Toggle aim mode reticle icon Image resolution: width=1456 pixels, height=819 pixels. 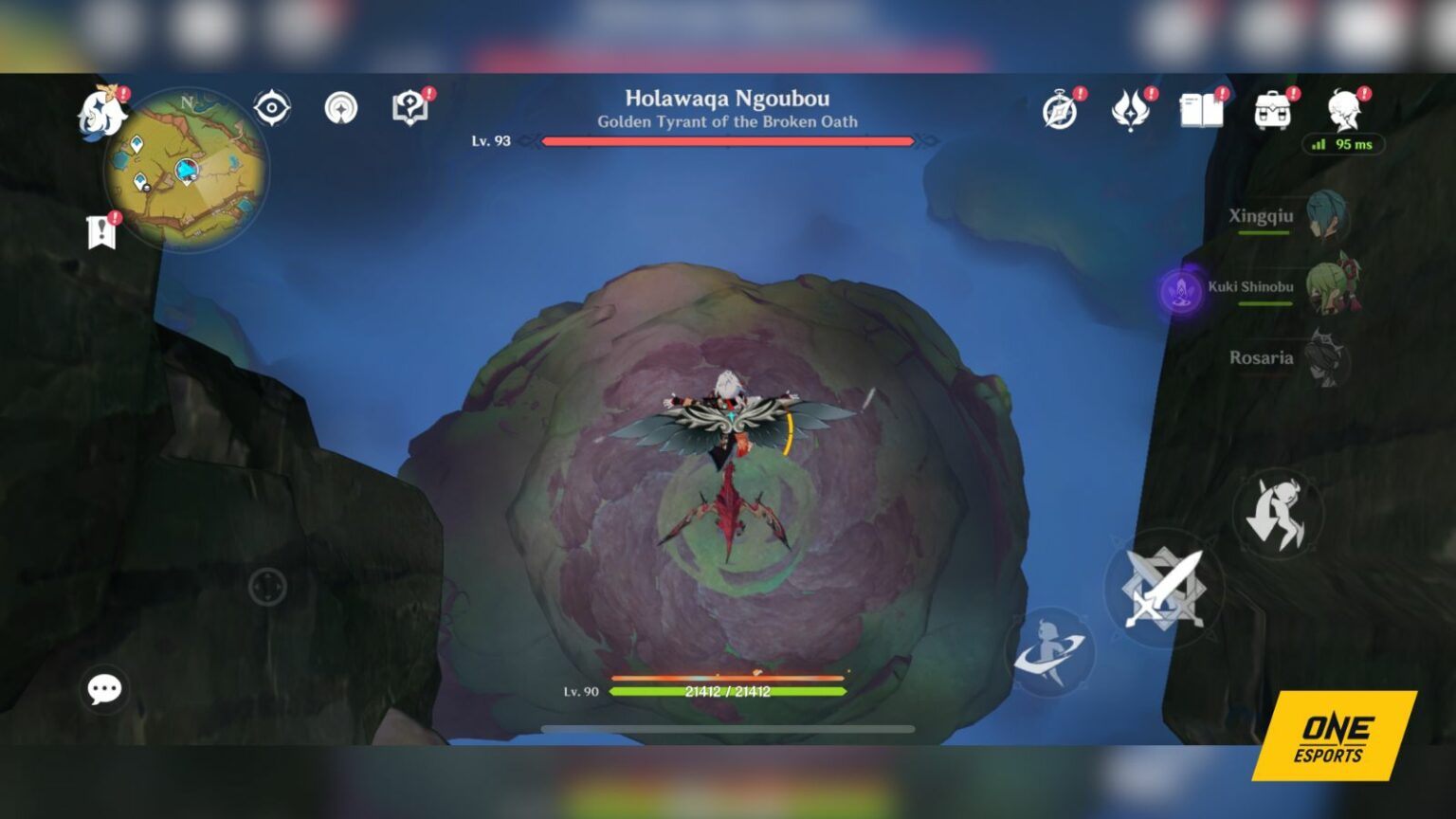(341, 109)
